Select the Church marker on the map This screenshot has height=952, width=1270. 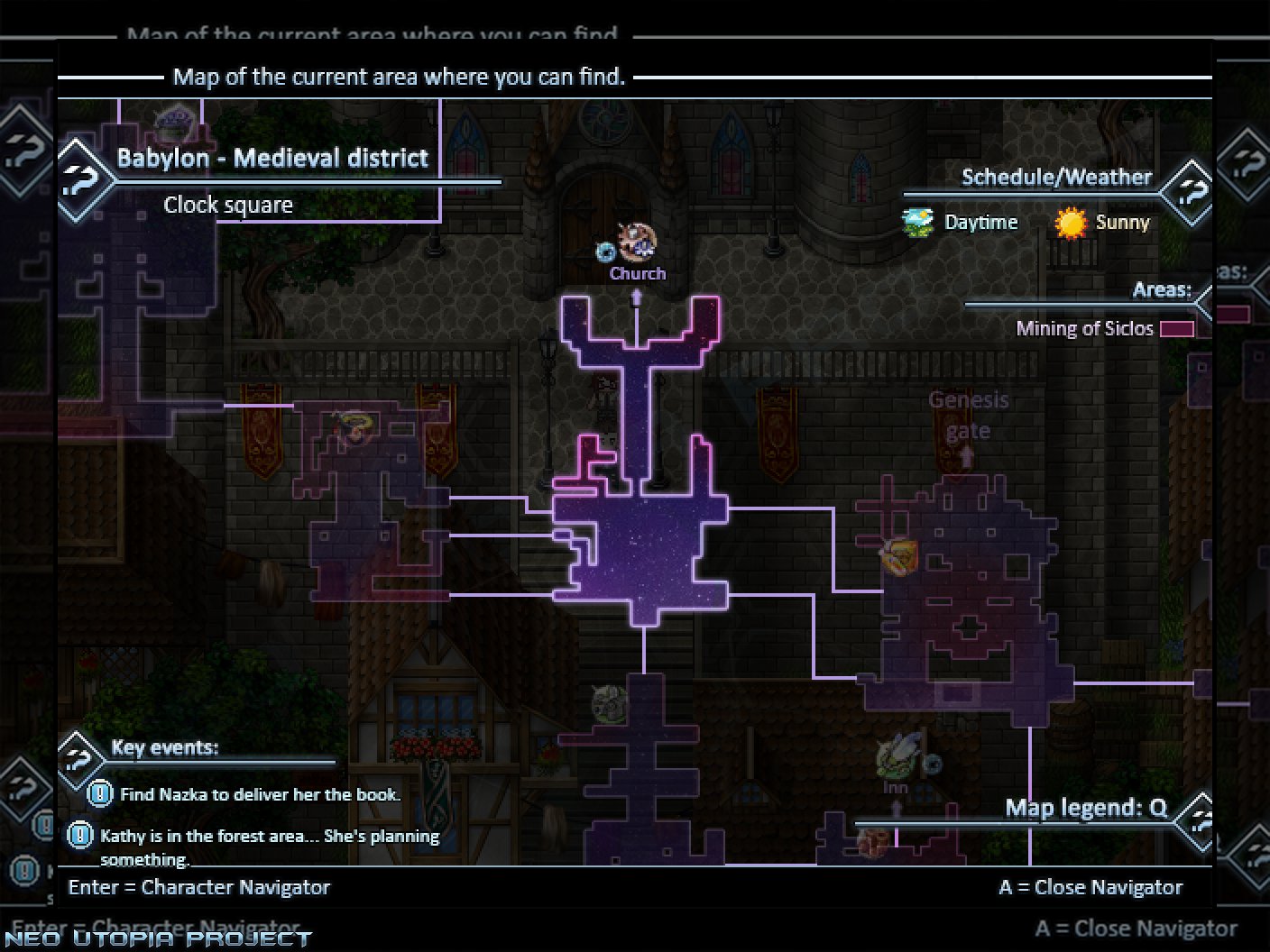click(637, 243)
